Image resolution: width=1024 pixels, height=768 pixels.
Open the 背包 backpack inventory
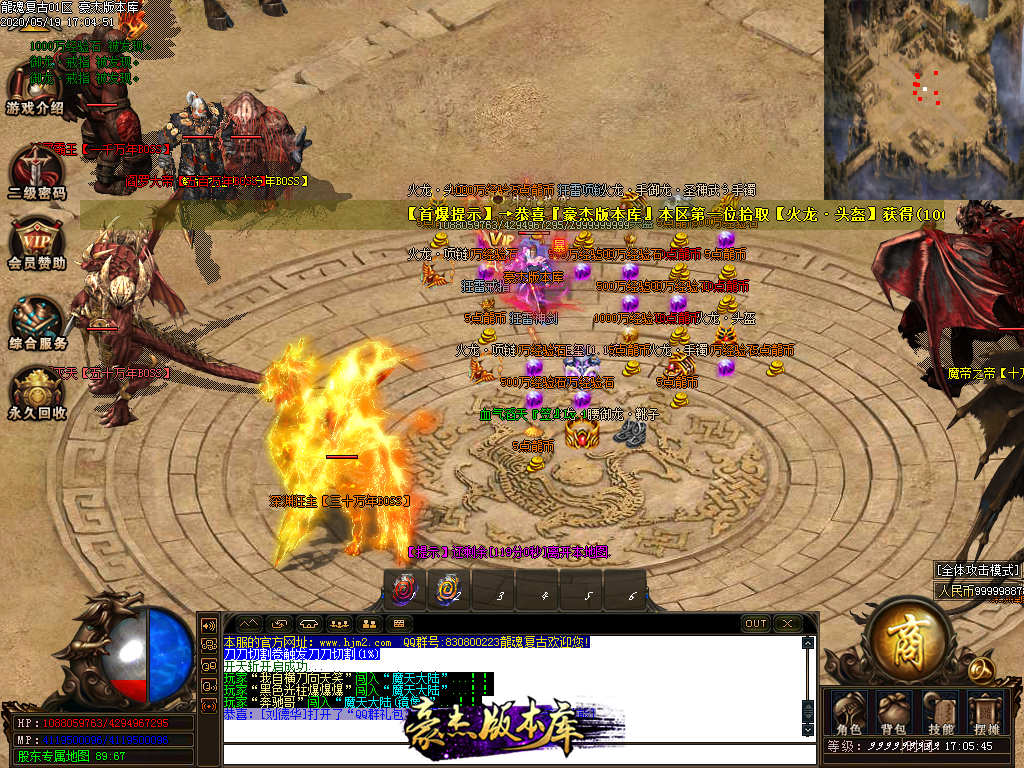893,712
